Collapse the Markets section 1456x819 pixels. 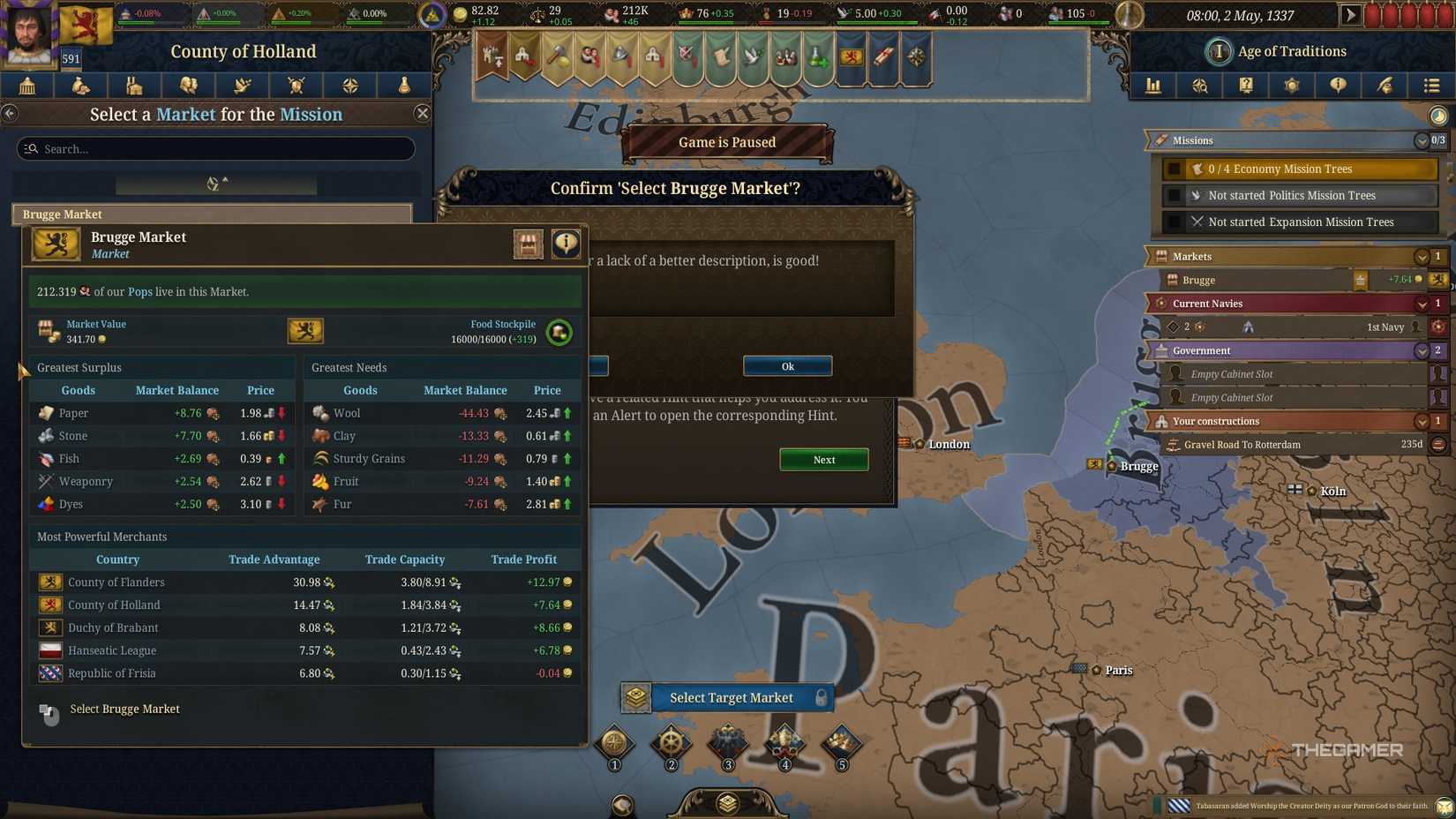click(x=1421, y=256)
